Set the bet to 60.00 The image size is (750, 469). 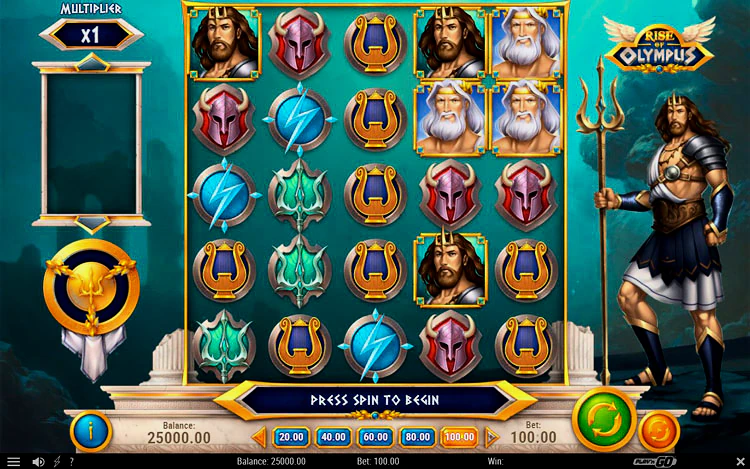pyautogui.click(x=375, y=437)
